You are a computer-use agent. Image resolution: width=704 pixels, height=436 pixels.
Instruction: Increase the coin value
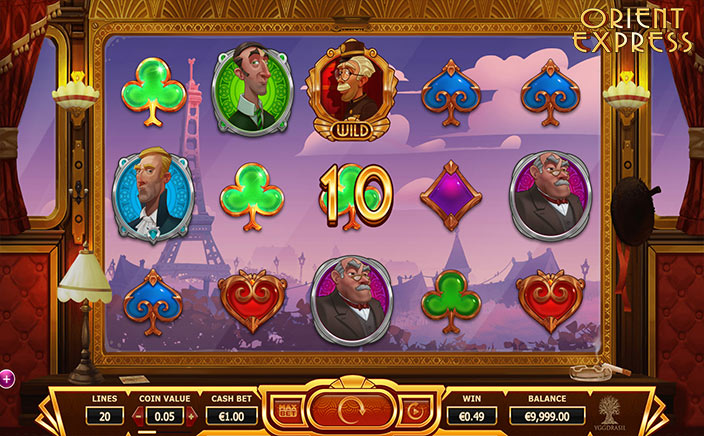click(x=192, y=413)
